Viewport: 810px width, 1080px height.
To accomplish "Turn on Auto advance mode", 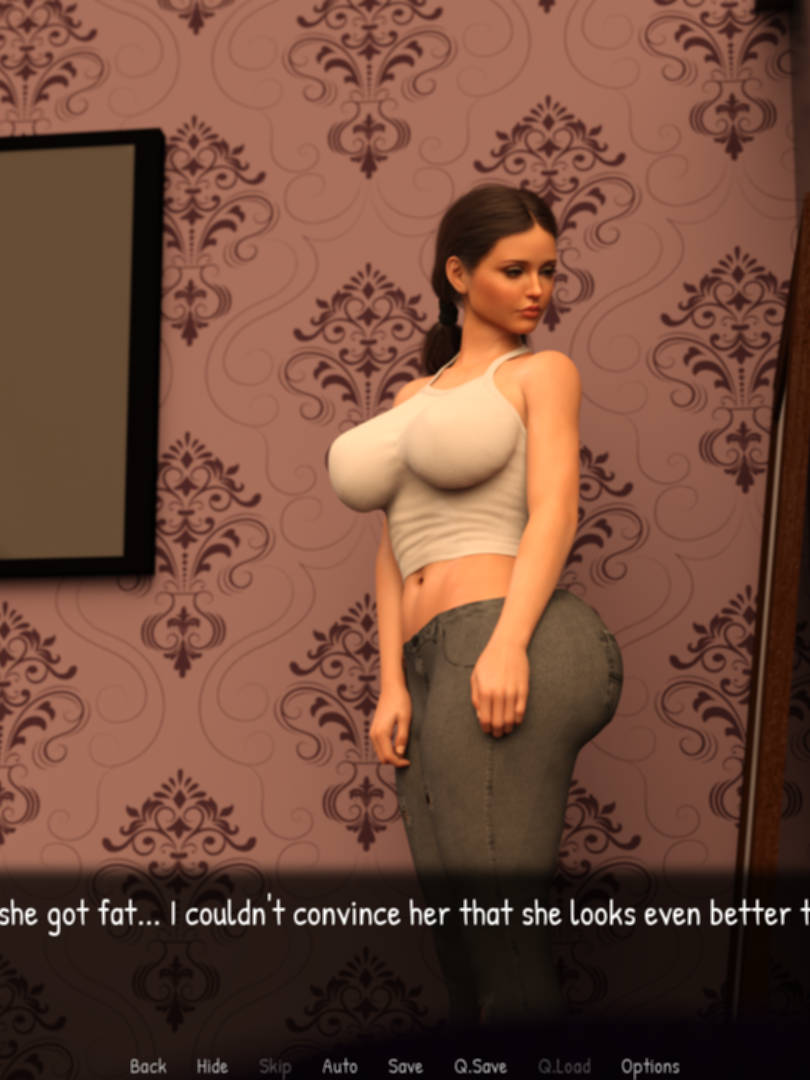I will (340, 1066).
